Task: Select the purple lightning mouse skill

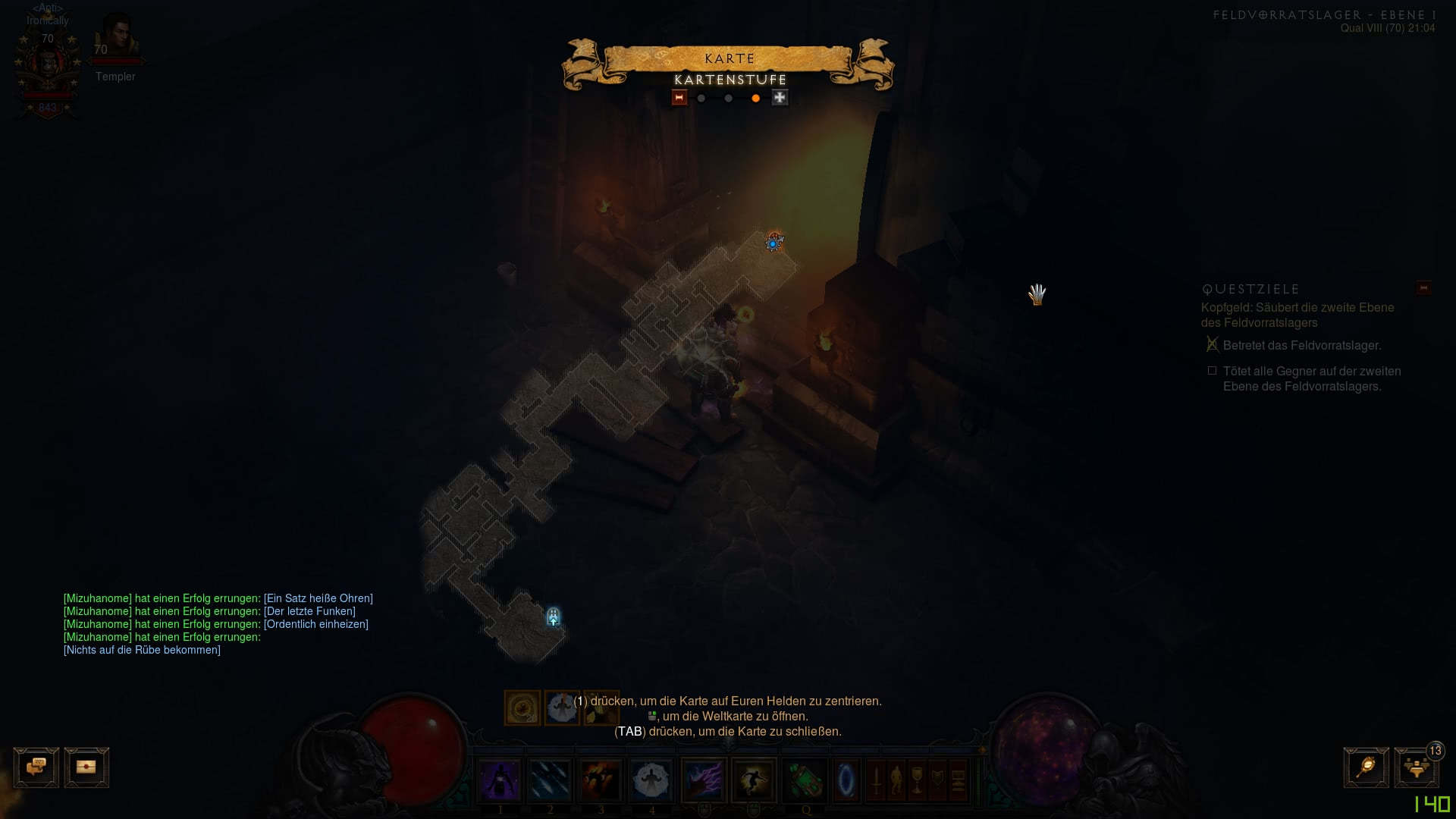Action: point(704,780)
